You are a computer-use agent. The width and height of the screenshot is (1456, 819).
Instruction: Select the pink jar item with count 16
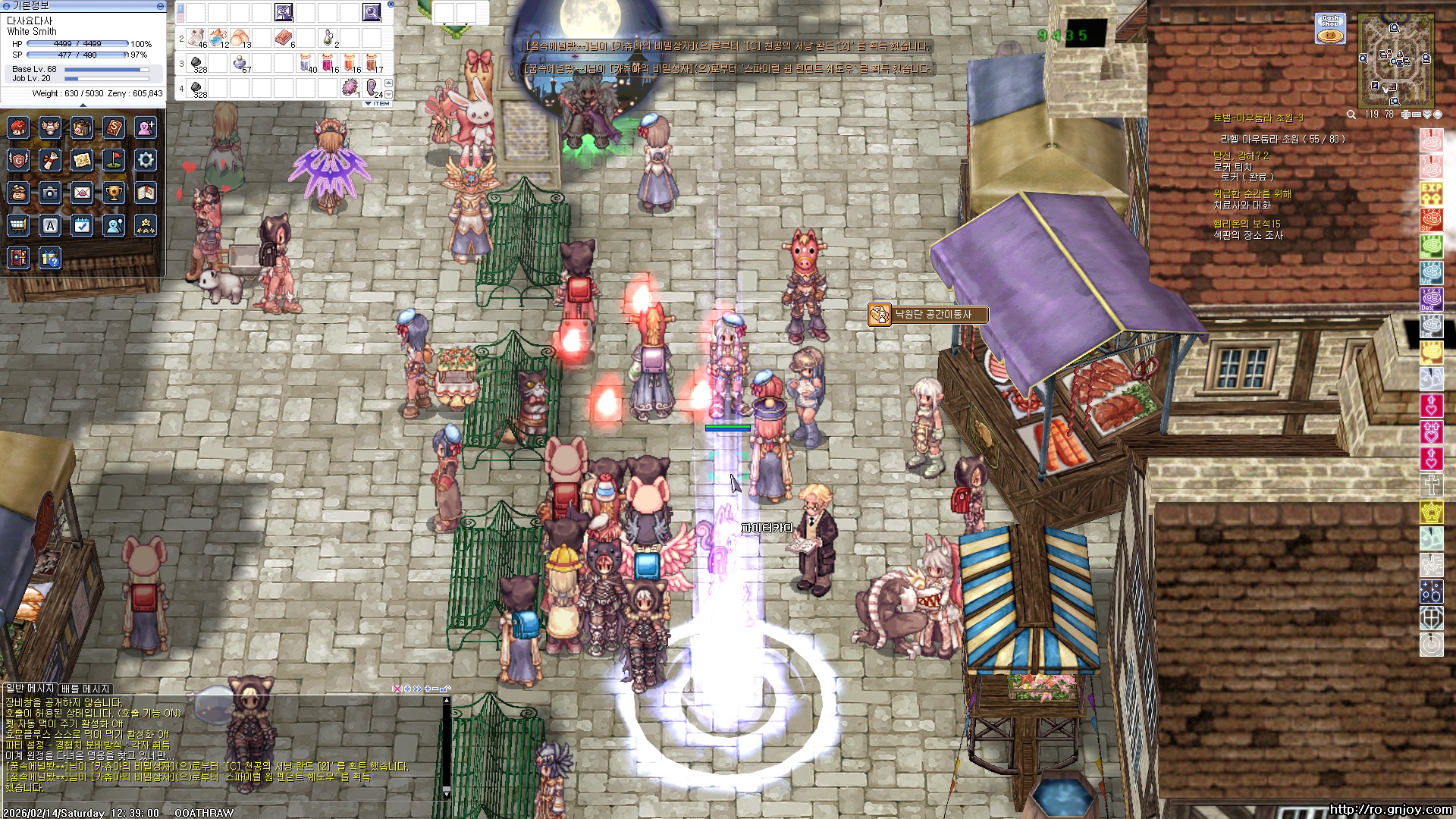click(x=328, y=62)
